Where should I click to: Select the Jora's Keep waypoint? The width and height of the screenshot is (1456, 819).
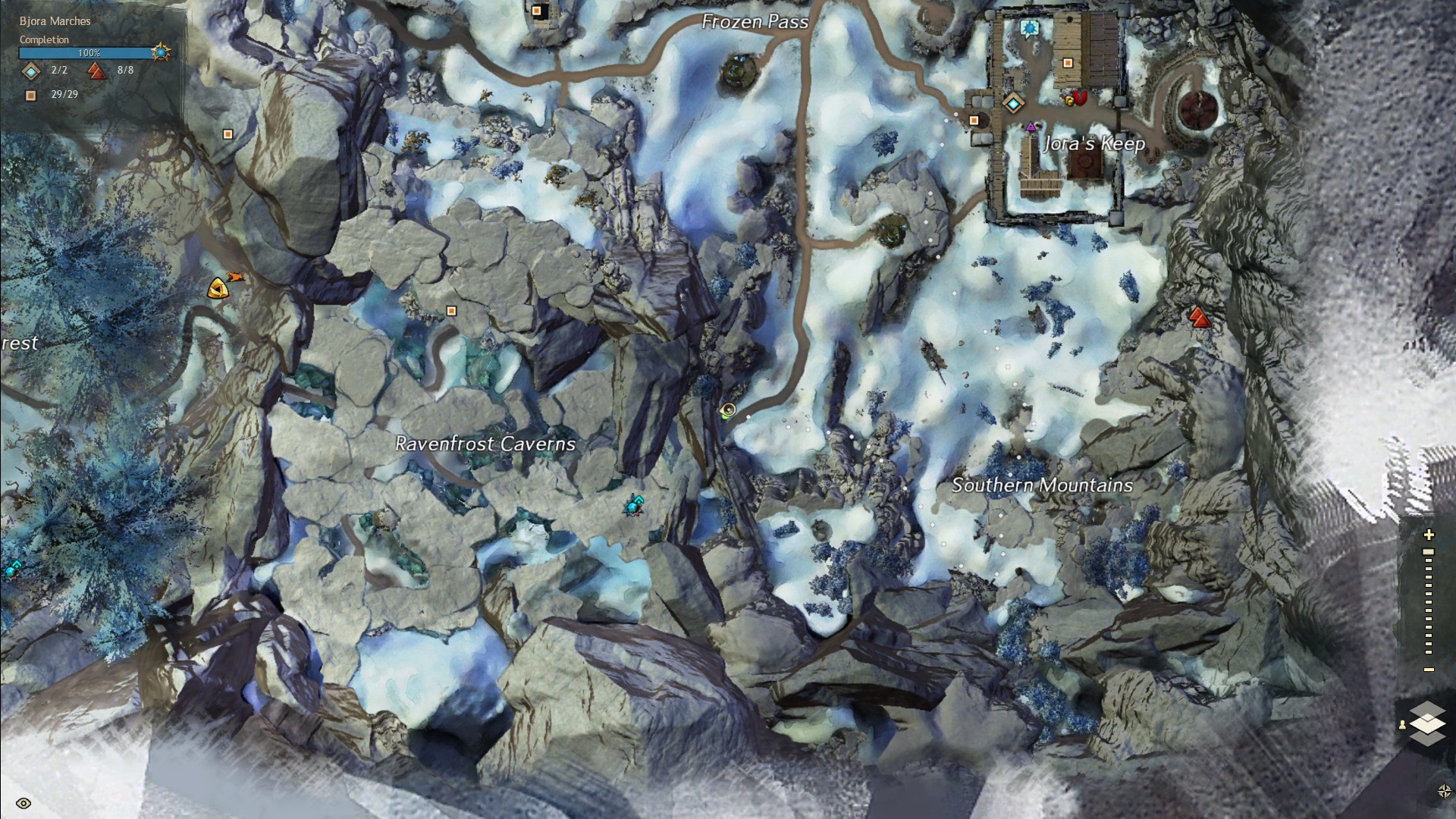tap(1012, 102)
